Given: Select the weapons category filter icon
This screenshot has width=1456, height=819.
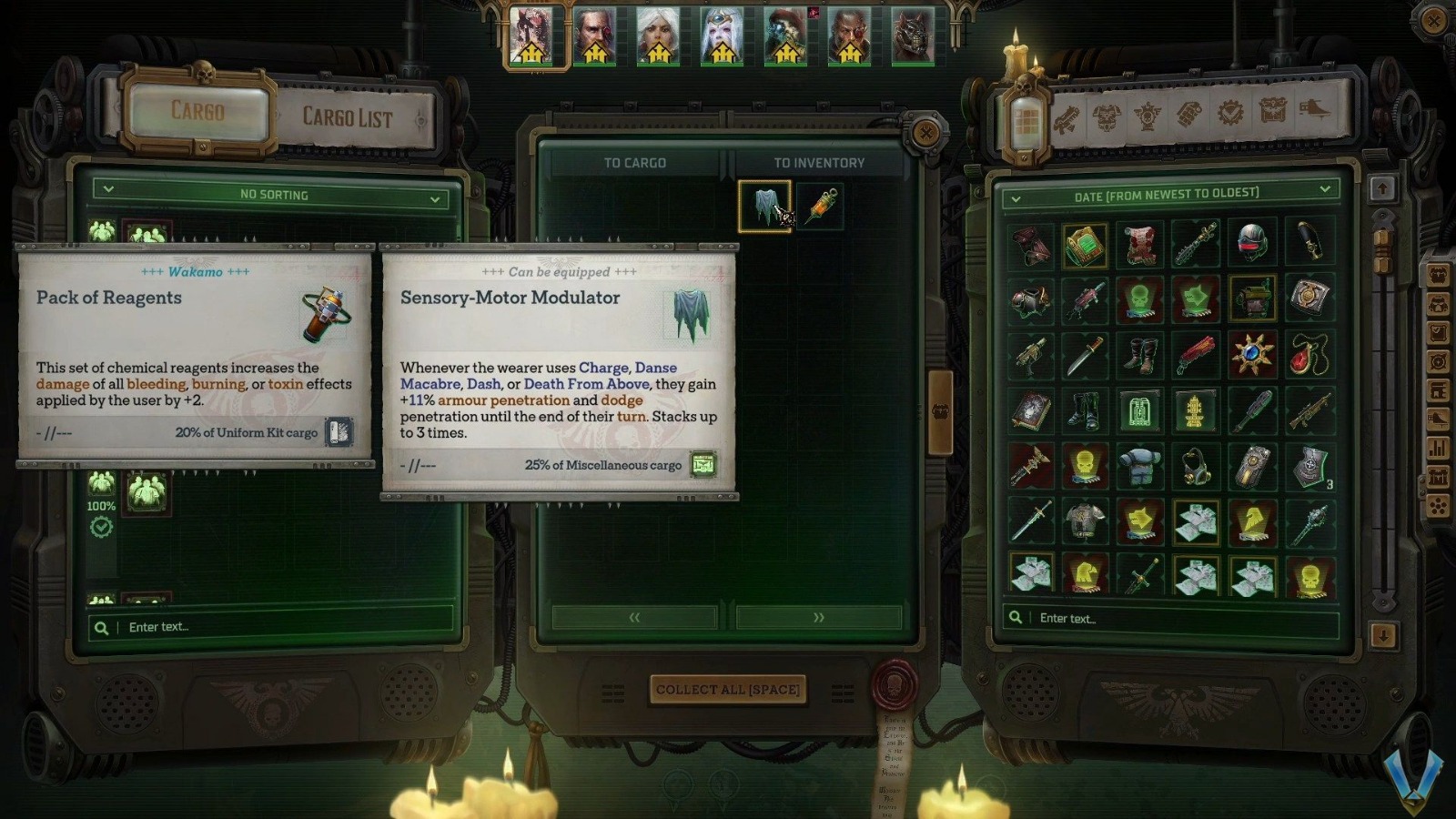Looking at the screenshot, I should pyautogui.click(x=1068, y=116).
